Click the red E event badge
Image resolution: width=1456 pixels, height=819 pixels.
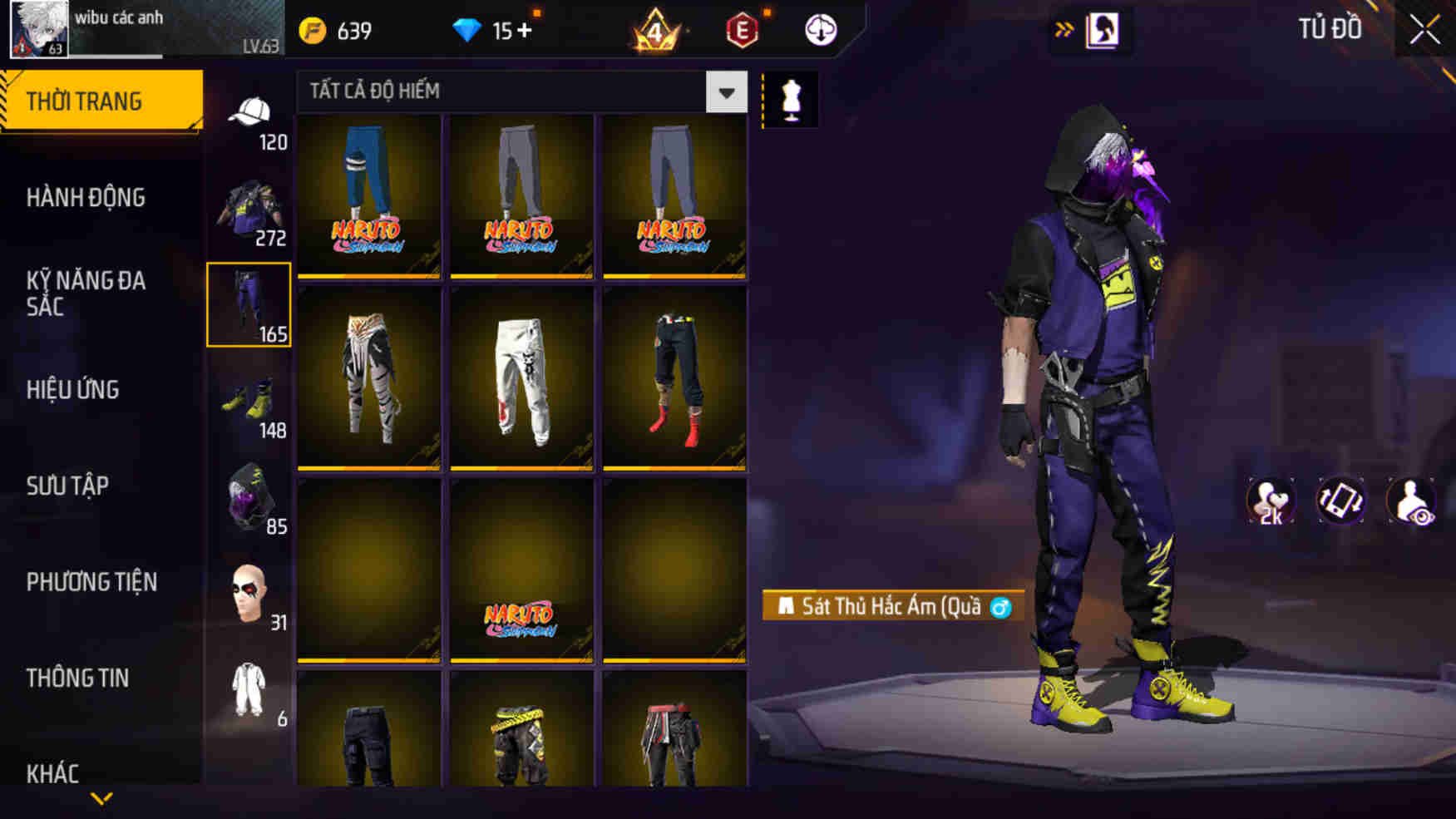(743, 27)
